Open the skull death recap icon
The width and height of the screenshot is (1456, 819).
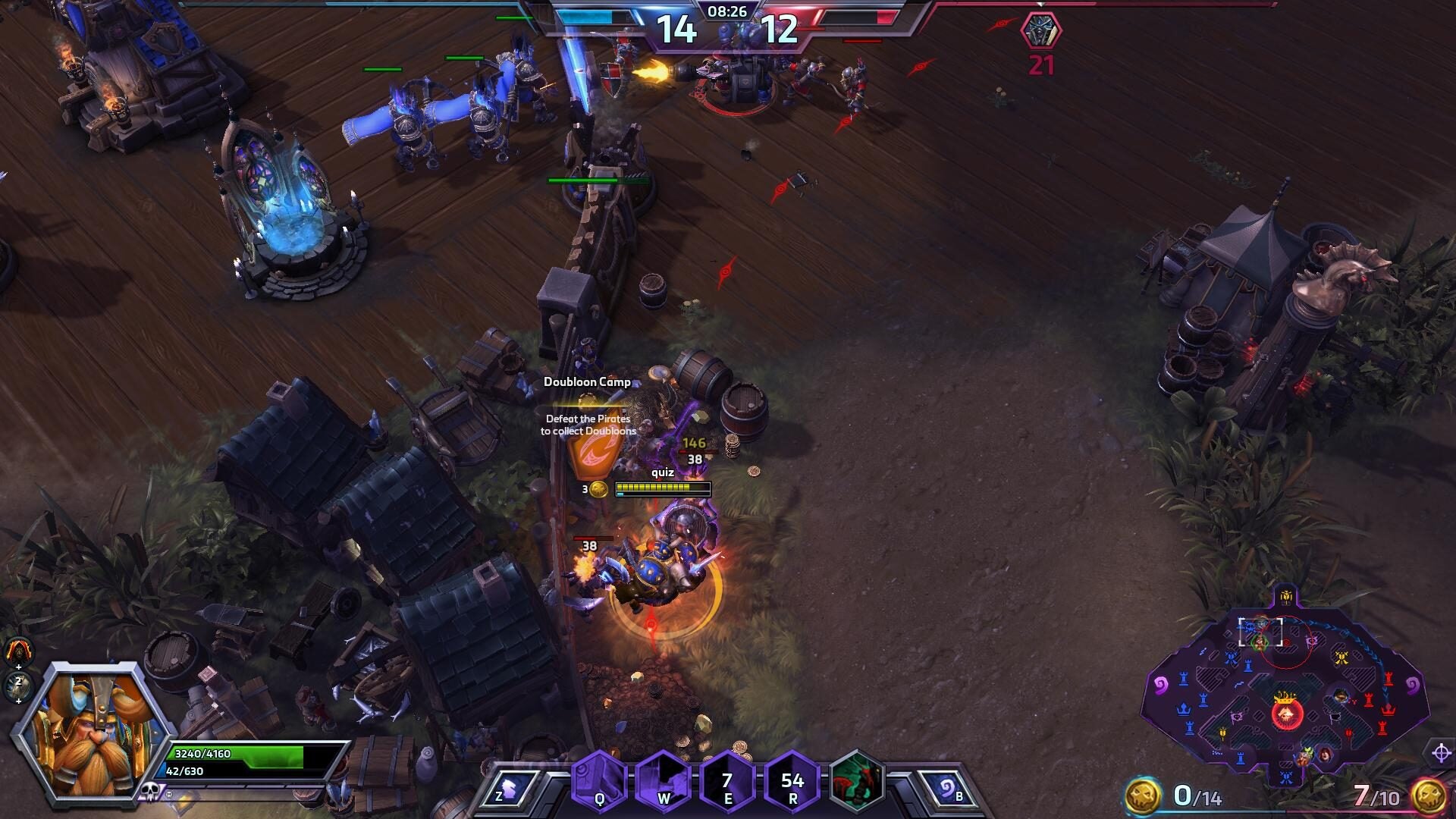149,792
